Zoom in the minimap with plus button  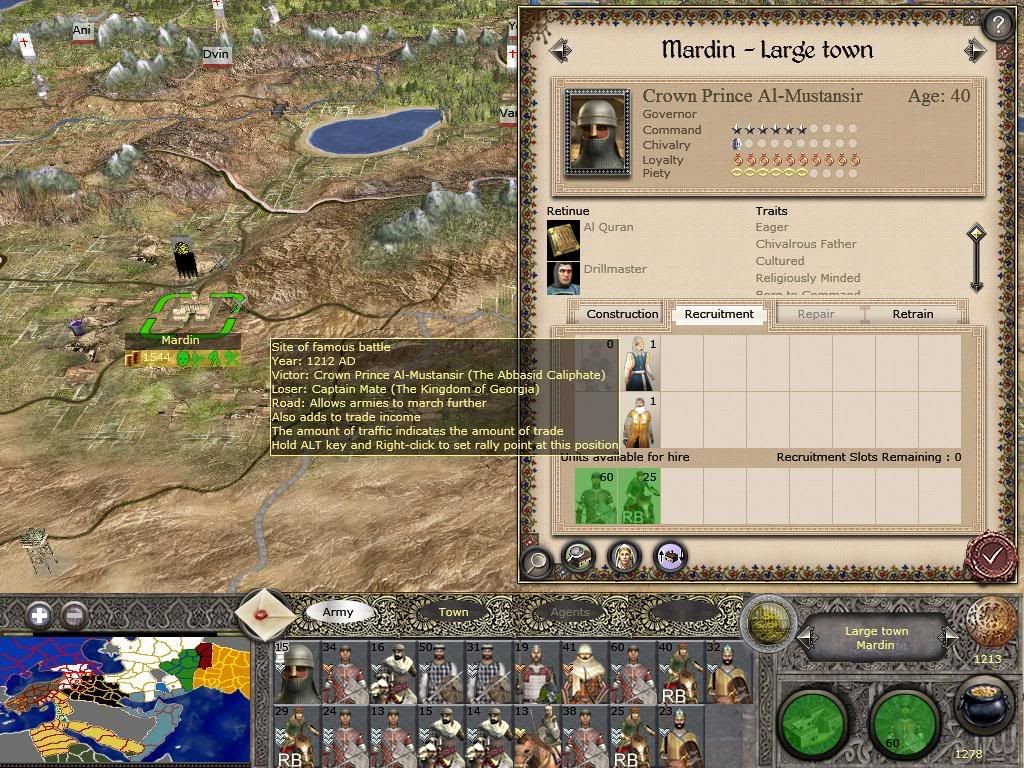[39, 615]
